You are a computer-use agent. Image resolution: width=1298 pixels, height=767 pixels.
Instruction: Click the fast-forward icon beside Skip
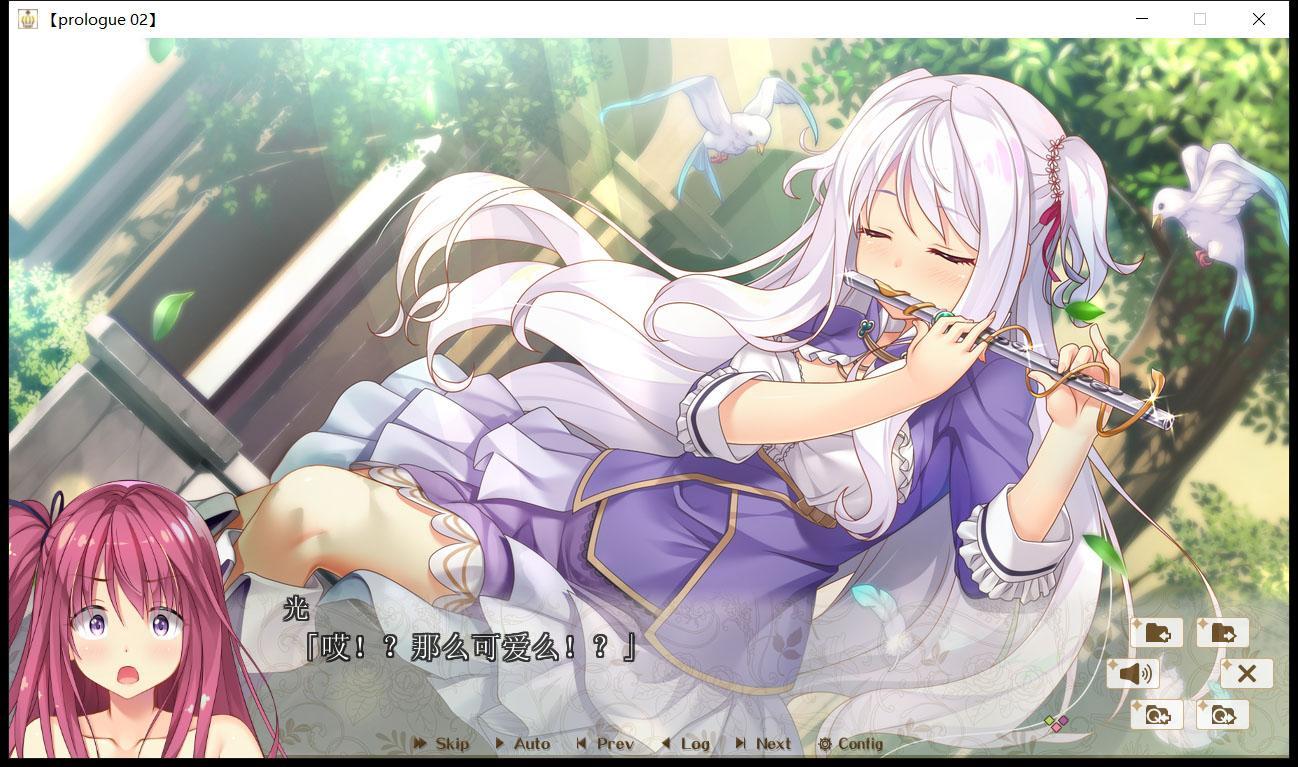pos(420,744)
